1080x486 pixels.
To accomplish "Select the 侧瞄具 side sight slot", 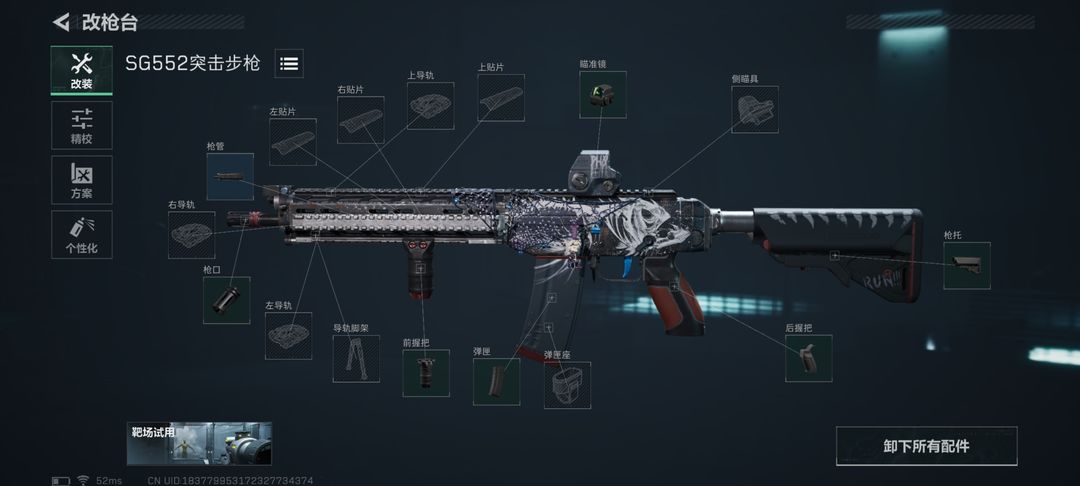I will (x=755, y=109).
